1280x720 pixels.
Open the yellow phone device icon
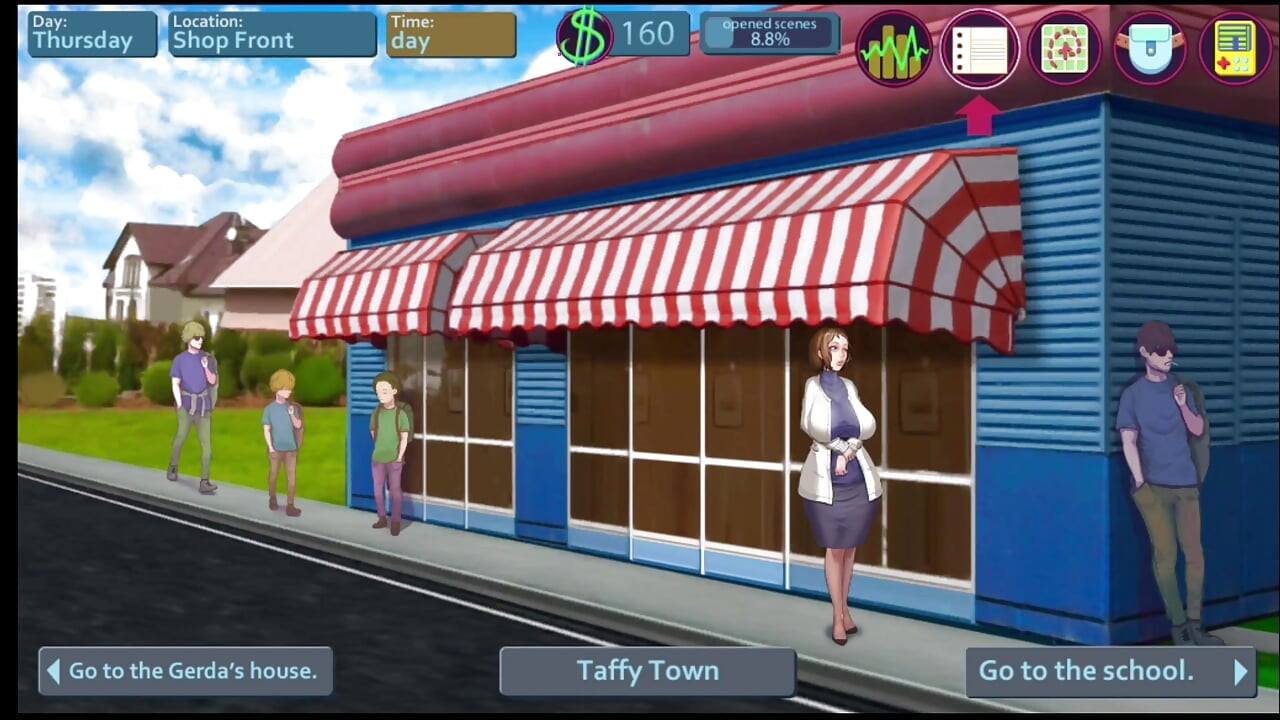(x=1233, y=48)
